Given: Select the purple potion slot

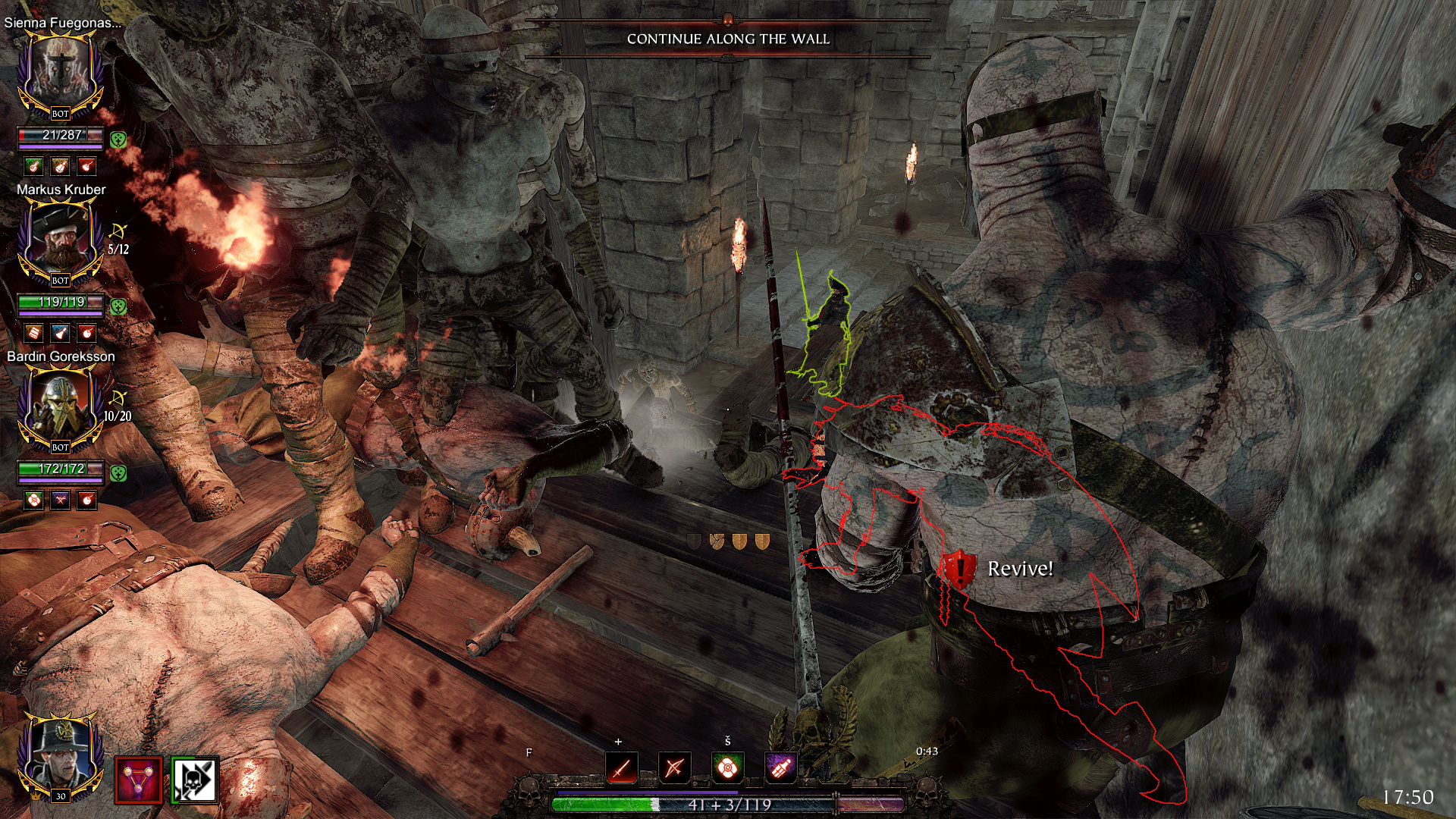Looking at the screenshot, I should 780,768.
